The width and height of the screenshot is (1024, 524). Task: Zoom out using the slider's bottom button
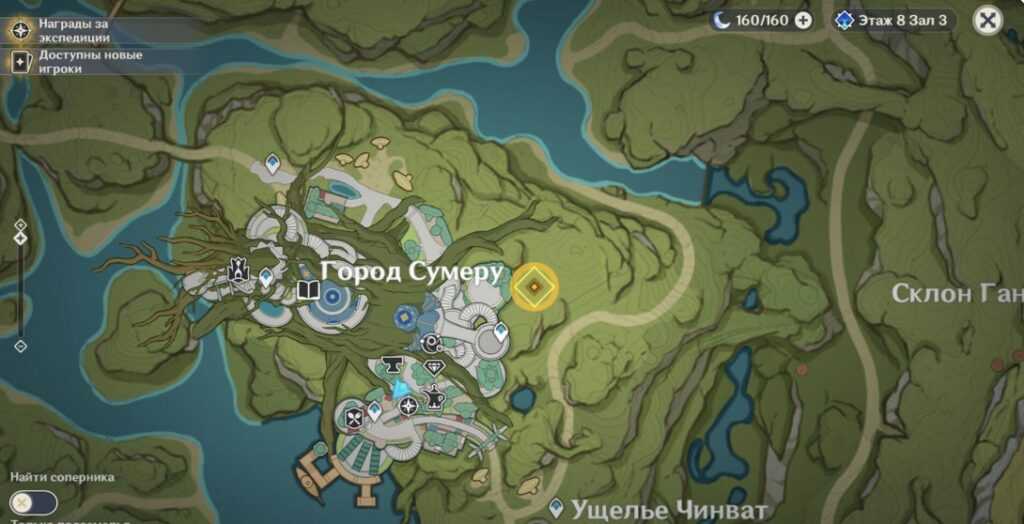coord(20,346)
